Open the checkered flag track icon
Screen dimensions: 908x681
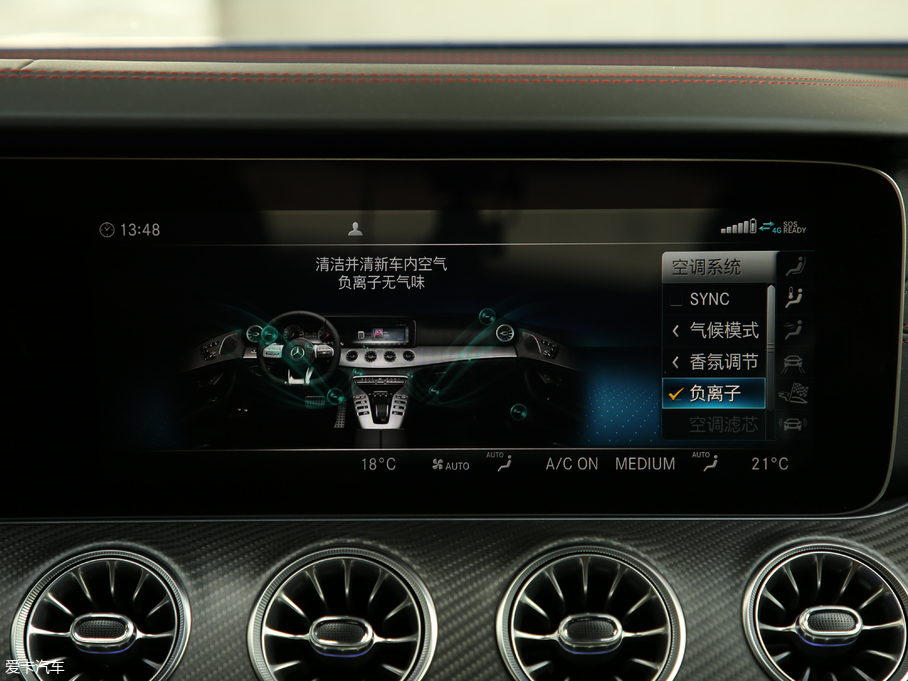tap(793, 392)
